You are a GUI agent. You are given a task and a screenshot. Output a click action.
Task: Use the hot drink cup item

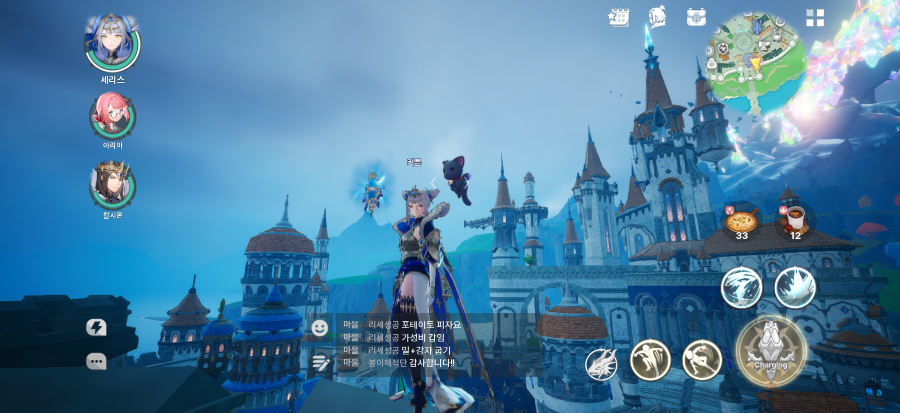[x=796, y=220]
